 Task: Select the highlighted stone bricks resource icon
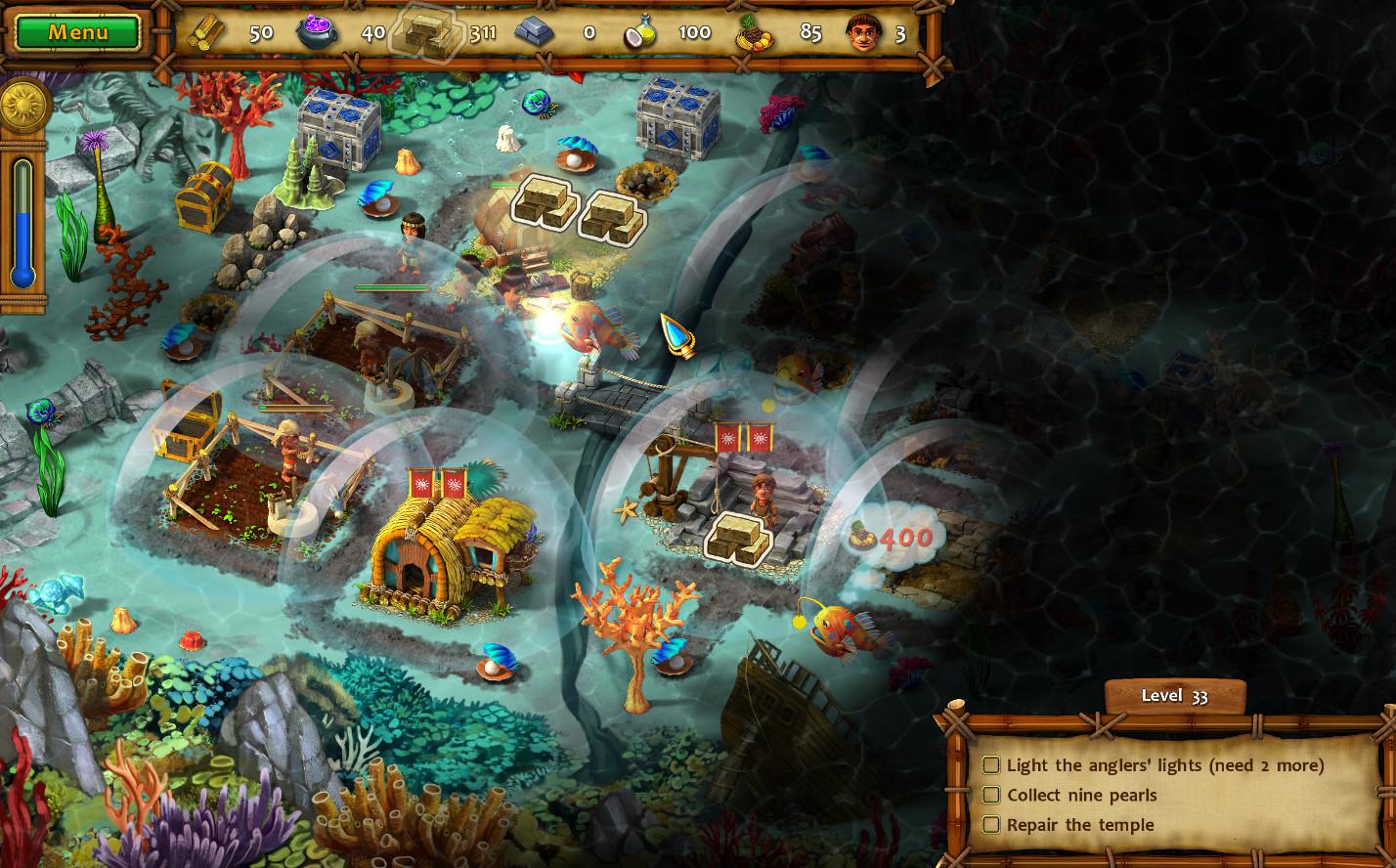click(425, 30)
